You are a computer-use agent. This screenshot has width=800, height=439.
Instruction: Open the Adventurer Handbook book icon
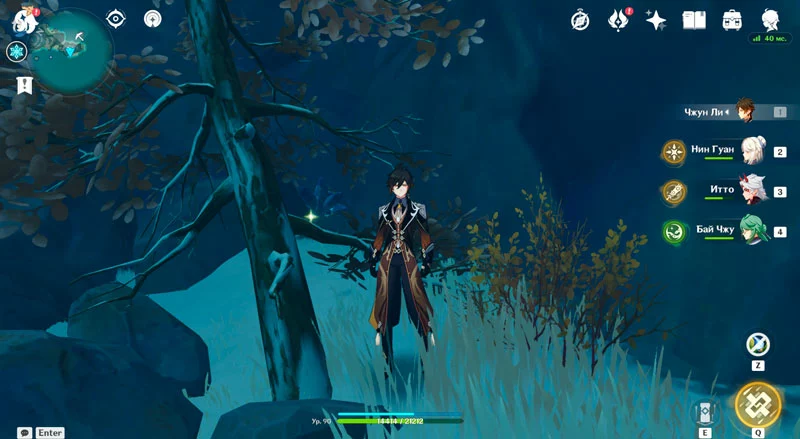point(694,19)
